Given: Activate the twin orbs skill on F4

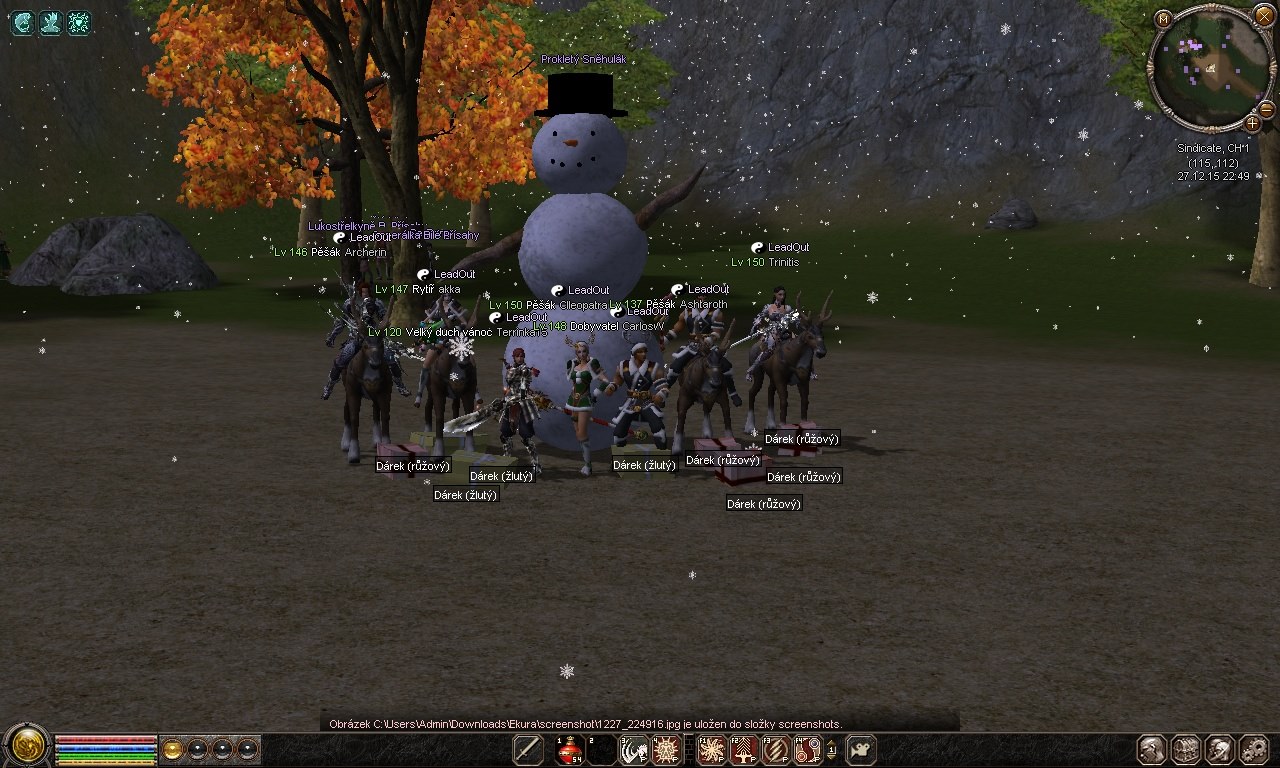Looking at the screenshot, I should pyautogui.click(x=807, y=750).
